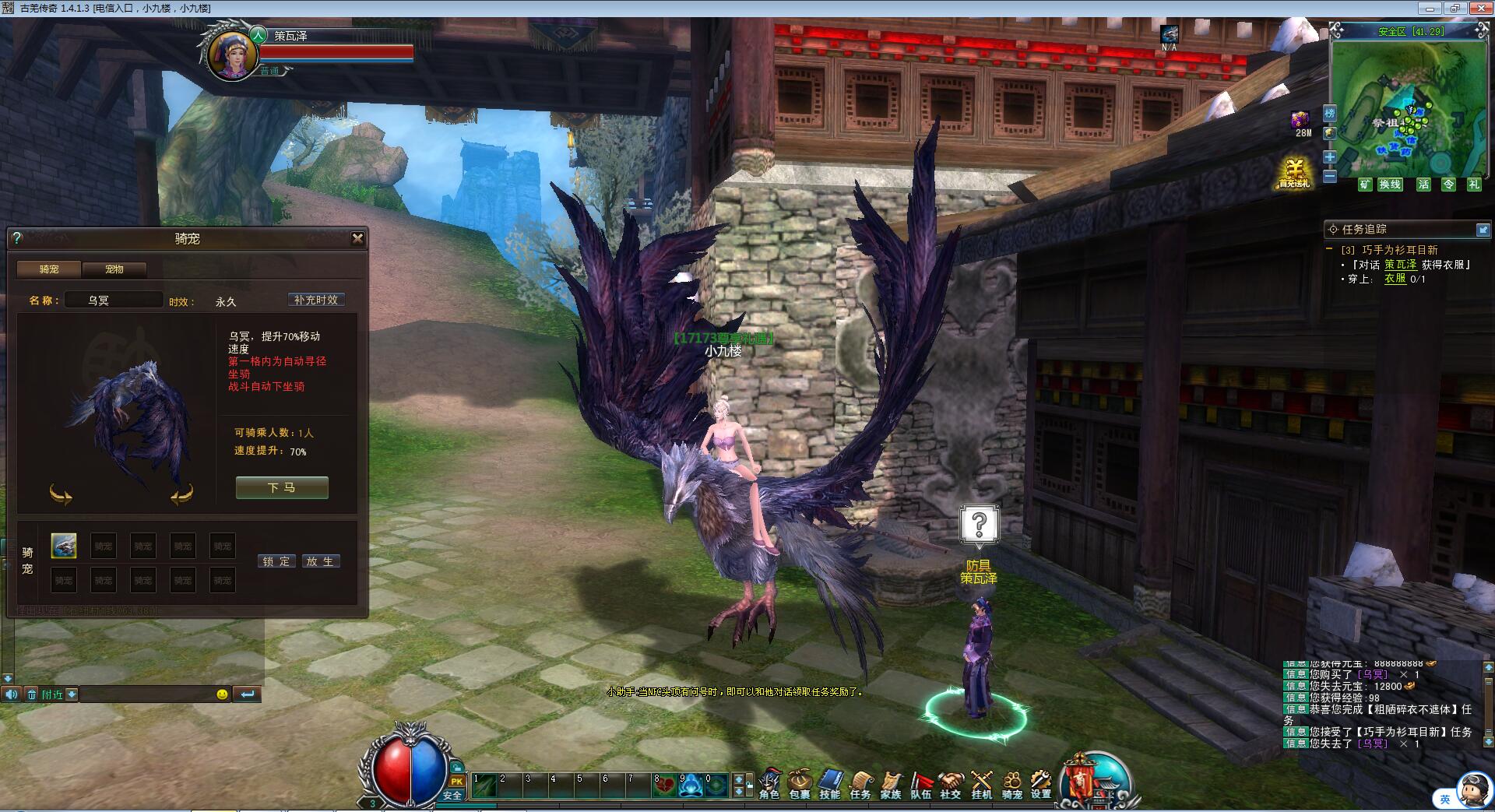Release the mount with 放生
Viewport: 1495px width, 812px height.
pyautogui.click(x=319, y=561)
